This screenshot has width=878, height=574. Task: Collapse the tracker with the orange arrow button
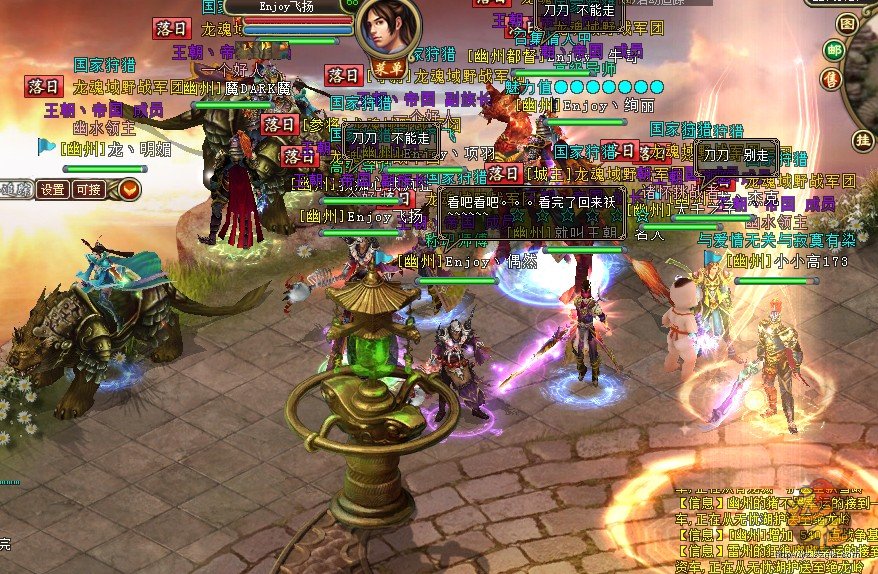tap(129, 189)
